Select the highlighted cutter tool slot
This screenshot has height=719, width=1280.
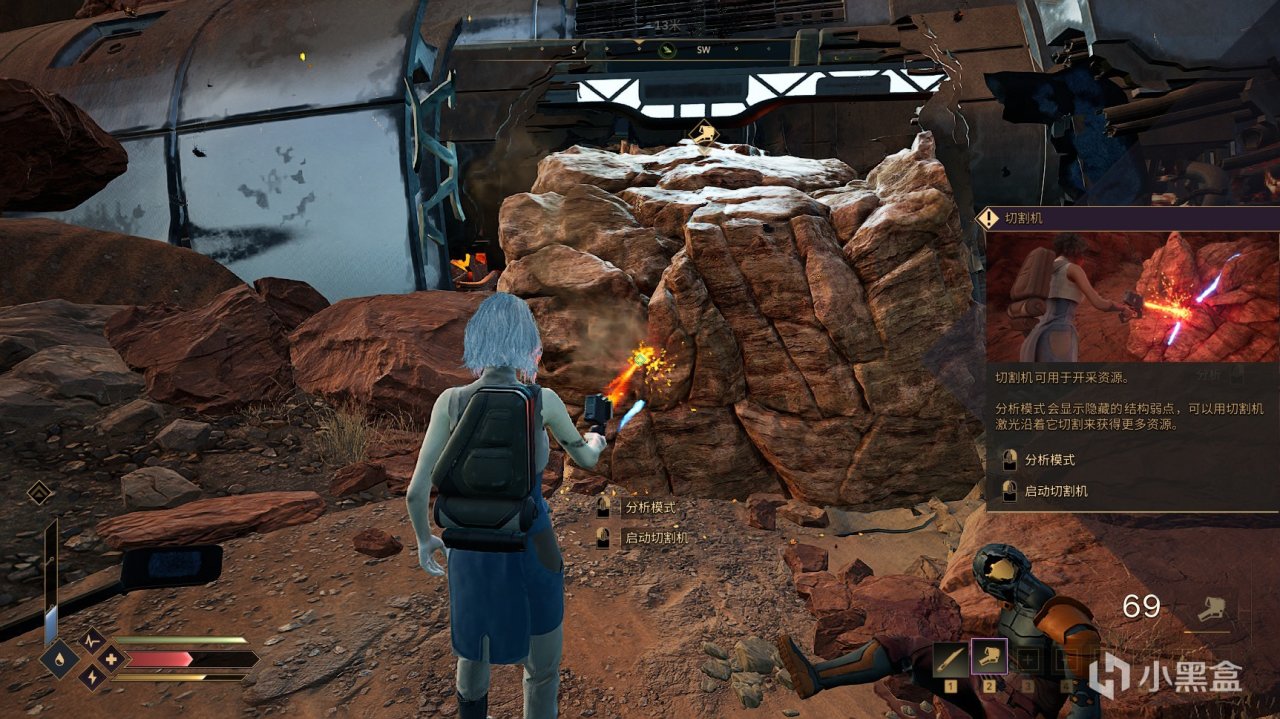[x=990, y=659]
